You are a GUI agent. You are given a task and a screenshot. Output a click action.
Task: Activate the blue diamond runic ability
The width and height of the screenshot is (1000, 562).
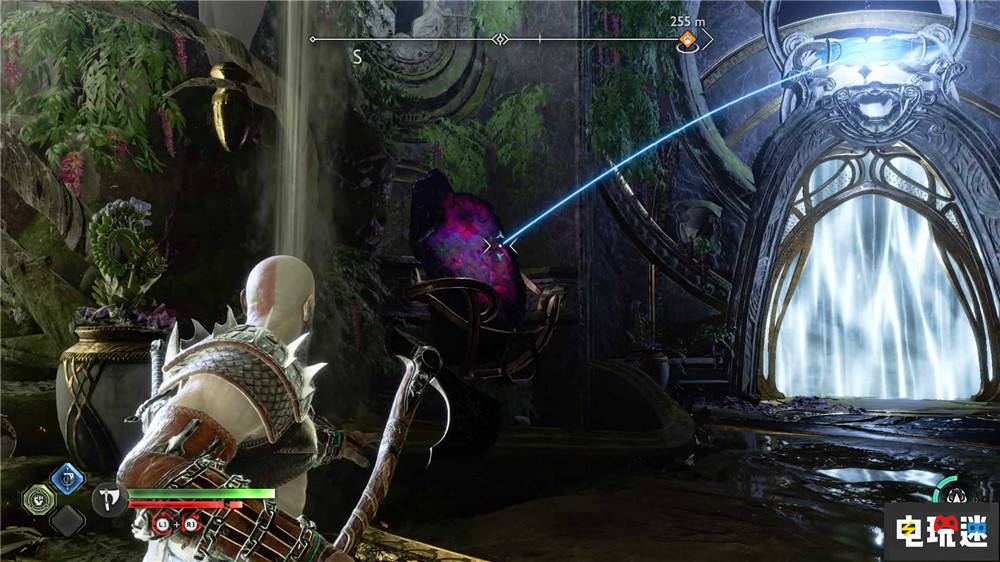[x=68, y=478]
